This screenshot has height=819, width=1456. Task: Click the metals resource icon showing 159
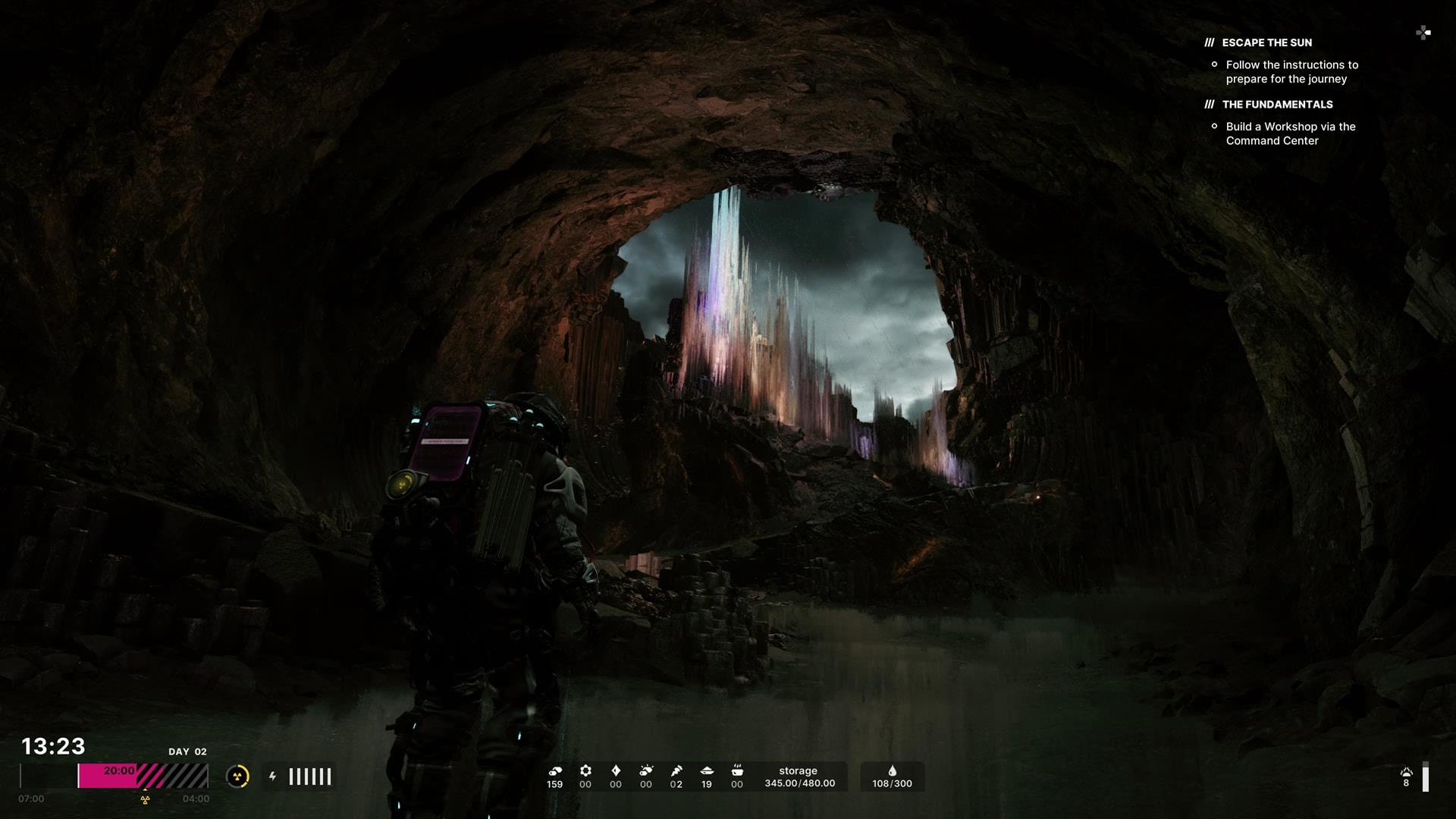[x=555, y=771]
